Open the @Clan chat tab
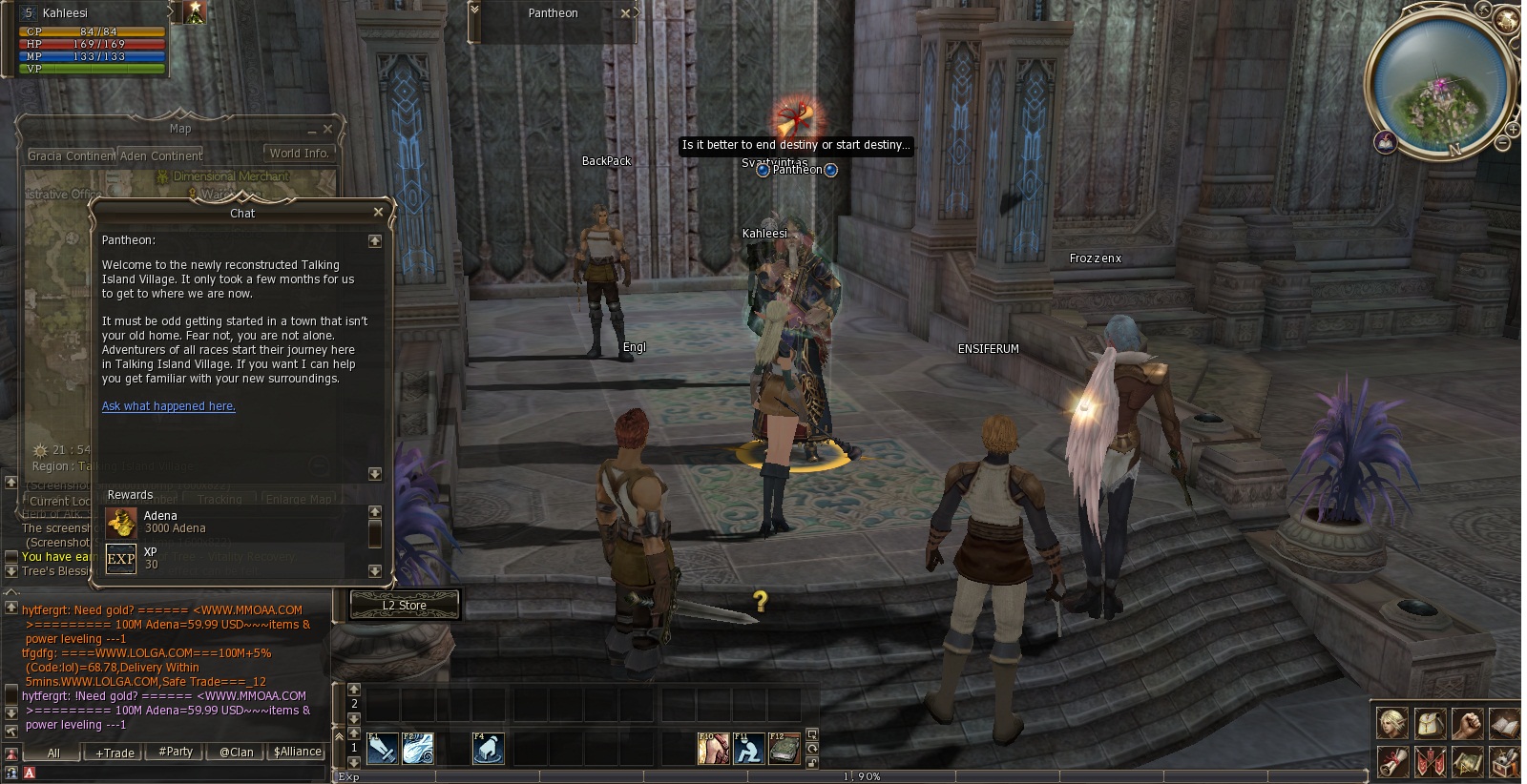This screenshot has height=784, width=1527. click(x=237, y=752)
